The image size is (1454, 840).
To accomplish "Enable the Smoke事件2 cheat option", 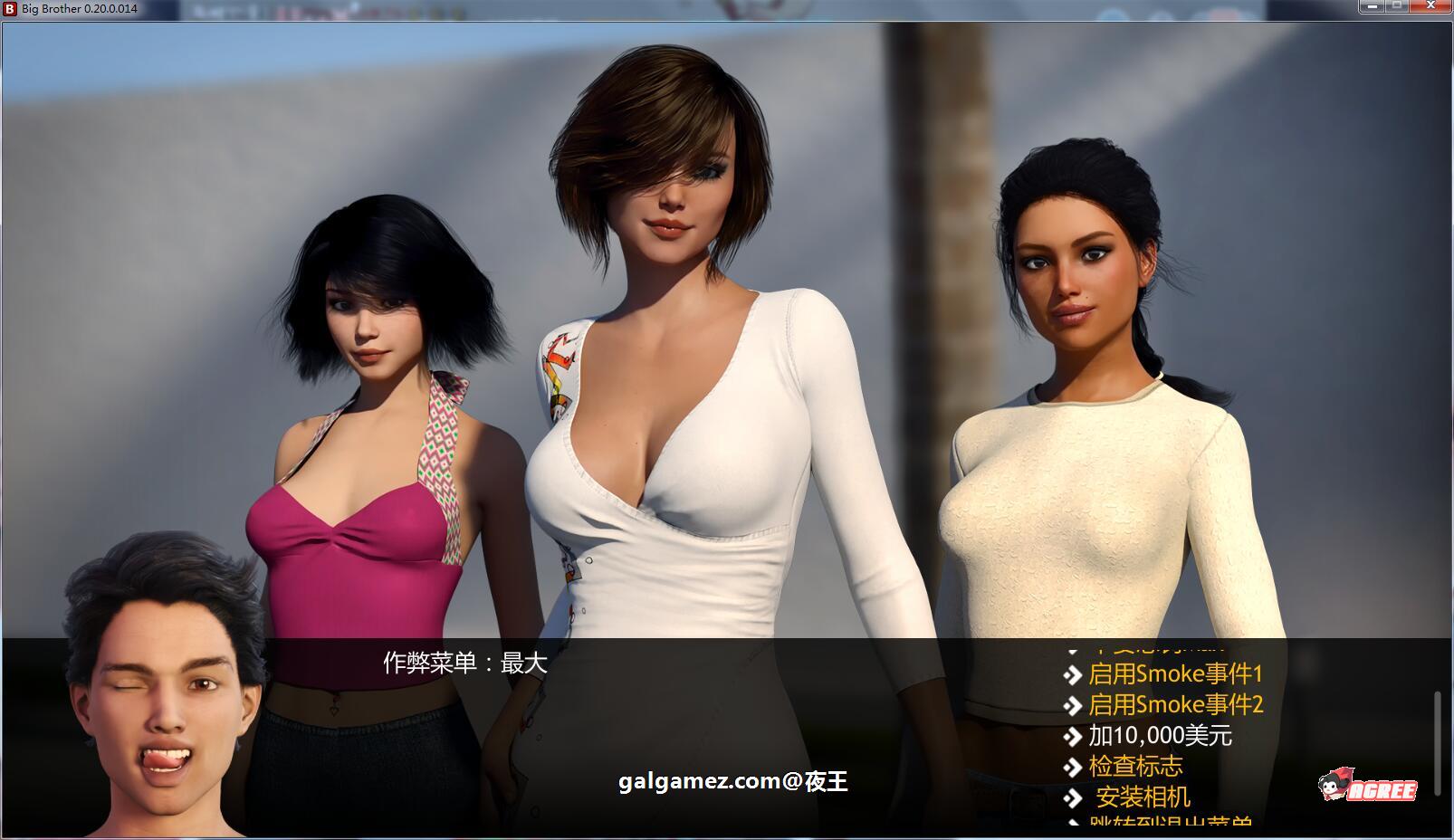I will pyautogui.click(x=1177, y=705).
